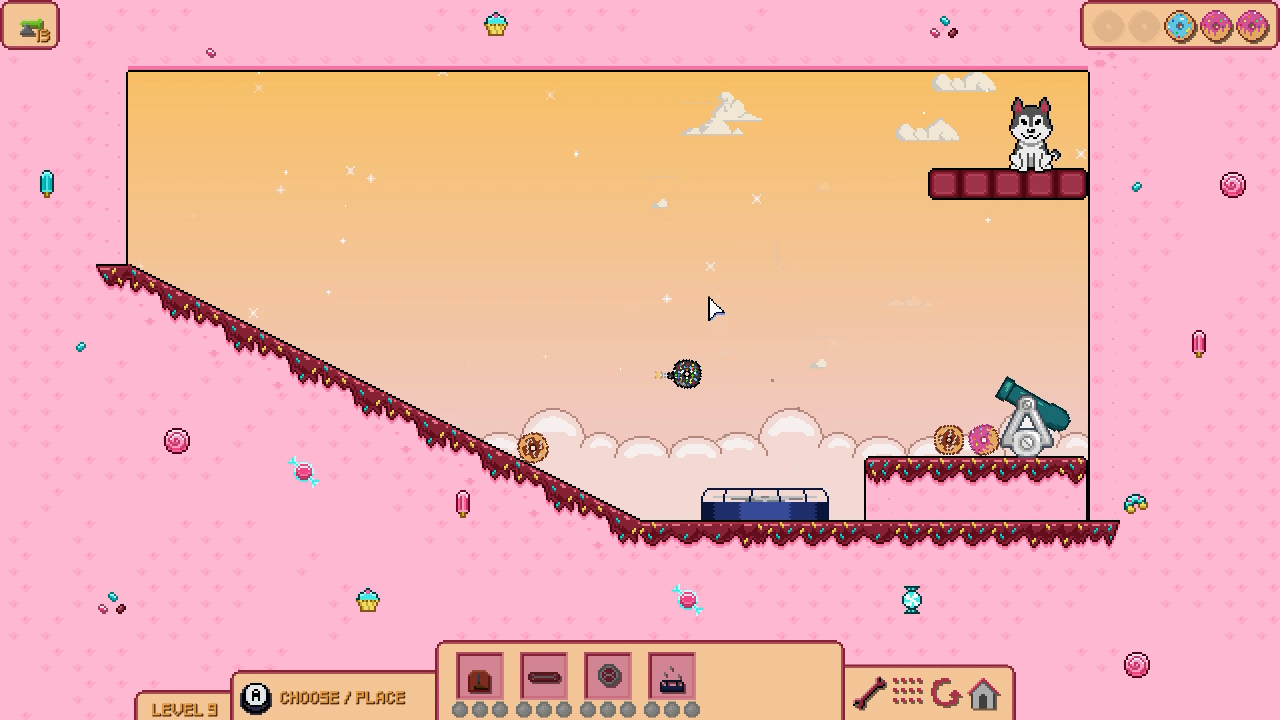Image resolution: width=1280 pixels, height=720 pixels.
Task: Select the wheel piece in the parts bar
Action: coord(609,676)
